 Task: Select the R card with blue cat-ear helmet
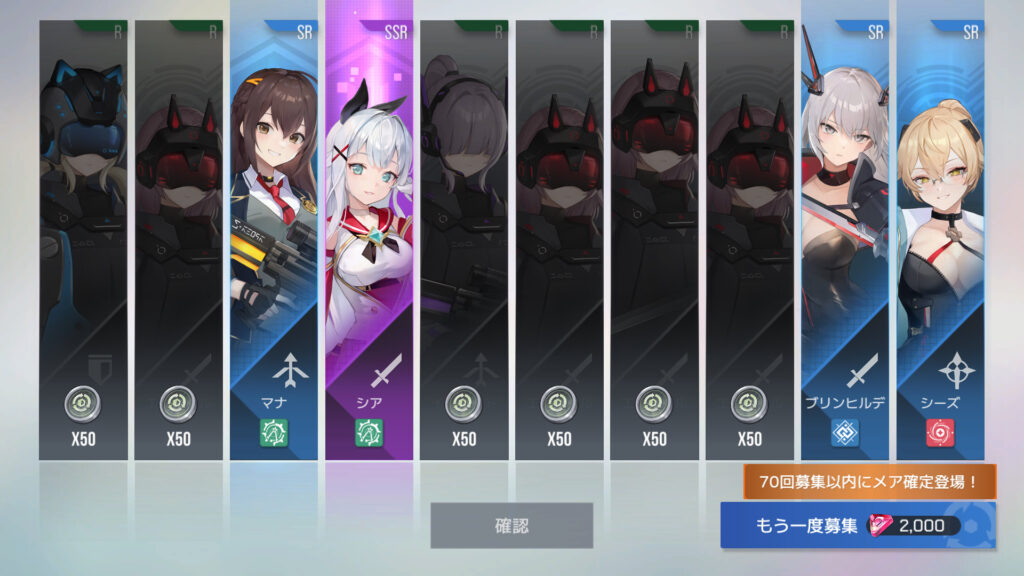pyautogui.click(x=83, y=240)
